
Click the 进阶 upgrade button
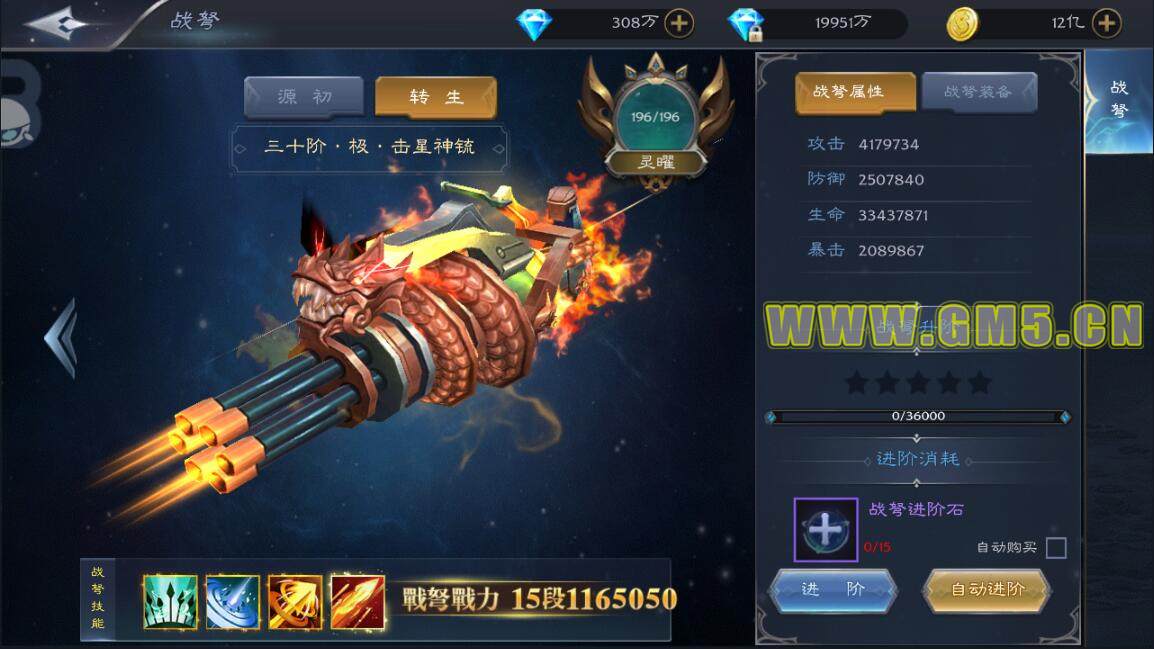833,589
